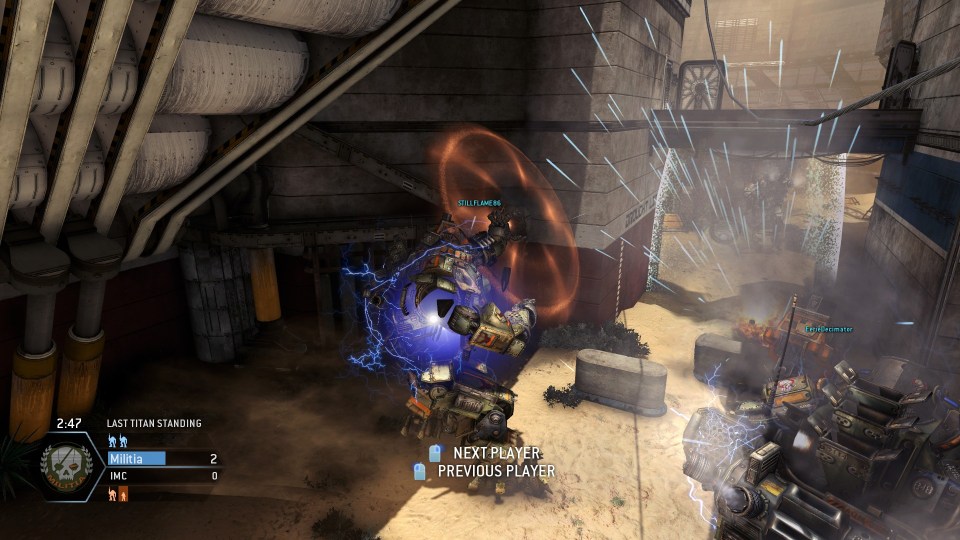Choose the PREVIOUS PLAYER spectator option
Viewport: 960px width, 540px height.
[x=495, y=471]
